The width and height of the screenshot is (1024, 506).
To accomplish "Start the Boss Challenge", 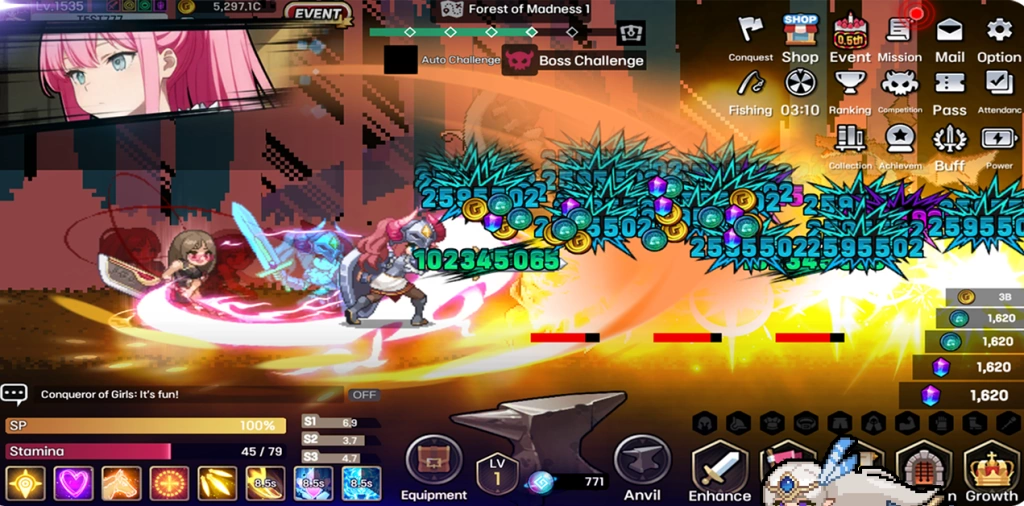I will tap(574, 60).
